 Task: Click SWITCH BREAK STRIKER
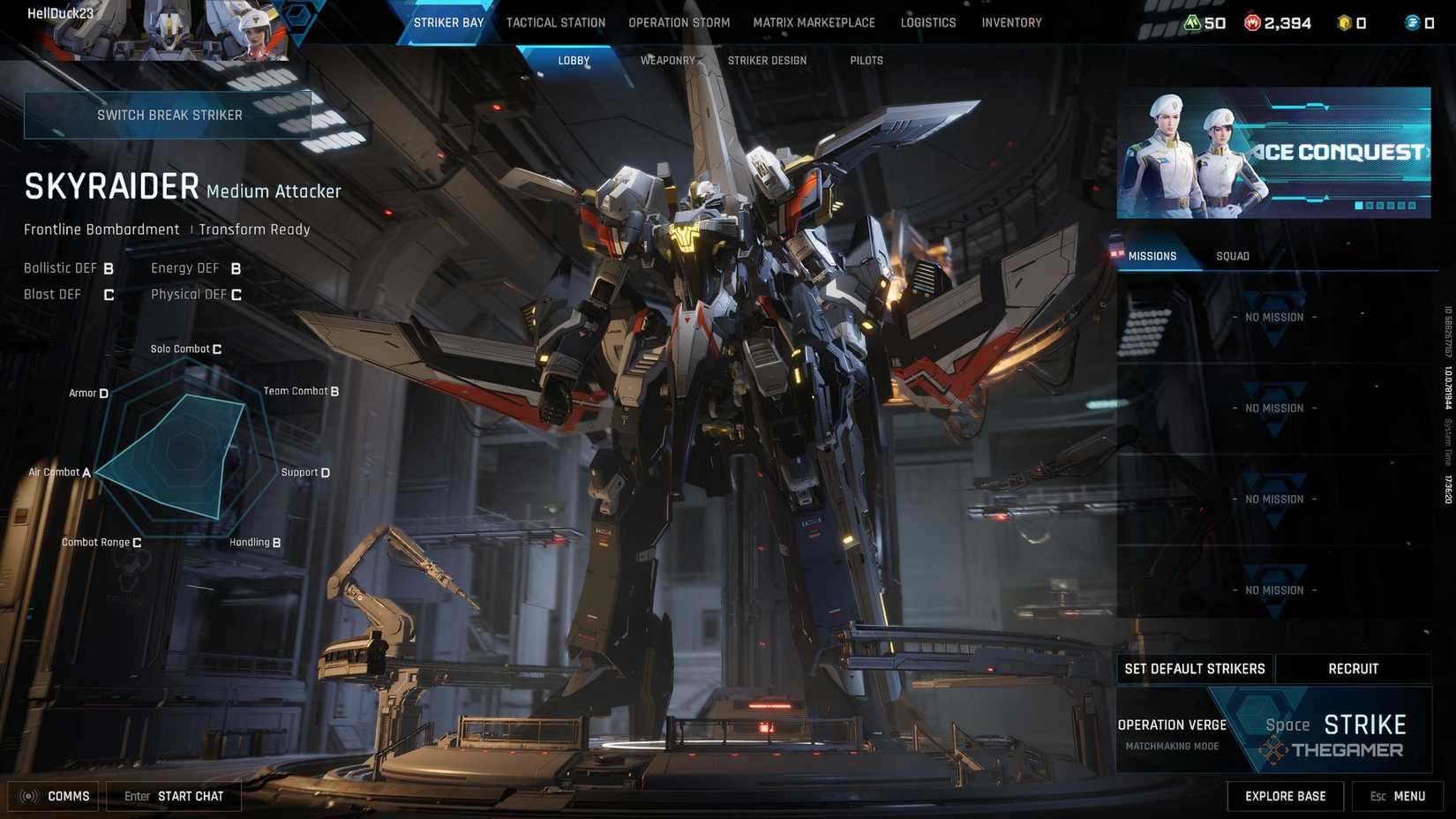(170, 114)
